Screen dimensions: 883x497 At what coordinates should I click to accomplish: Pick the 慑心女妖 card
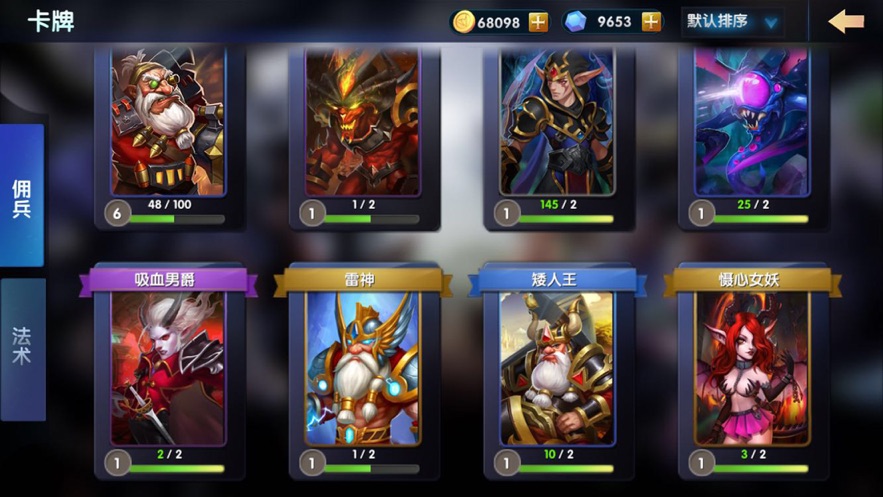(x=752, y=368)
